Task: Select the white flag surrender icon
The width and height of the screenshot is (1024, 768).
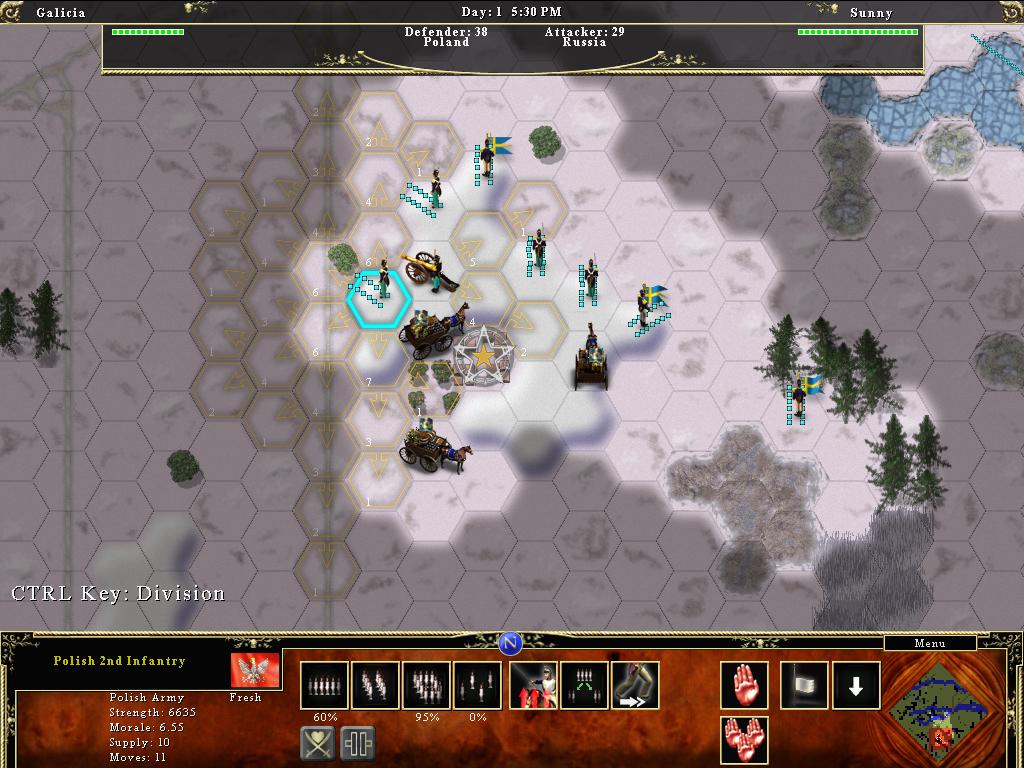Action: point(805,685)
